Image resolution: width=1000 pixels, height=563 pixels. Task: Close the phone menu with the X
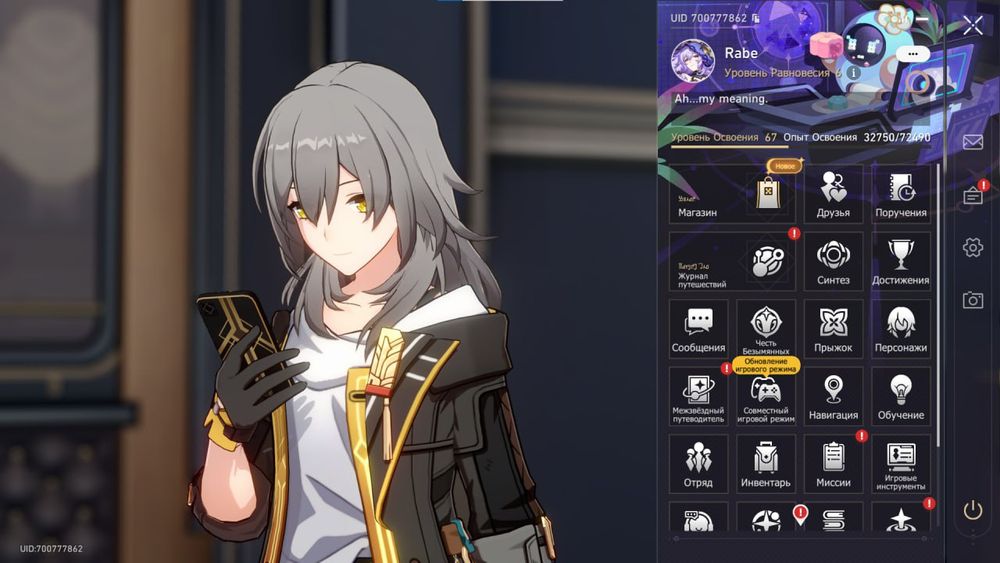click(972, 26)
